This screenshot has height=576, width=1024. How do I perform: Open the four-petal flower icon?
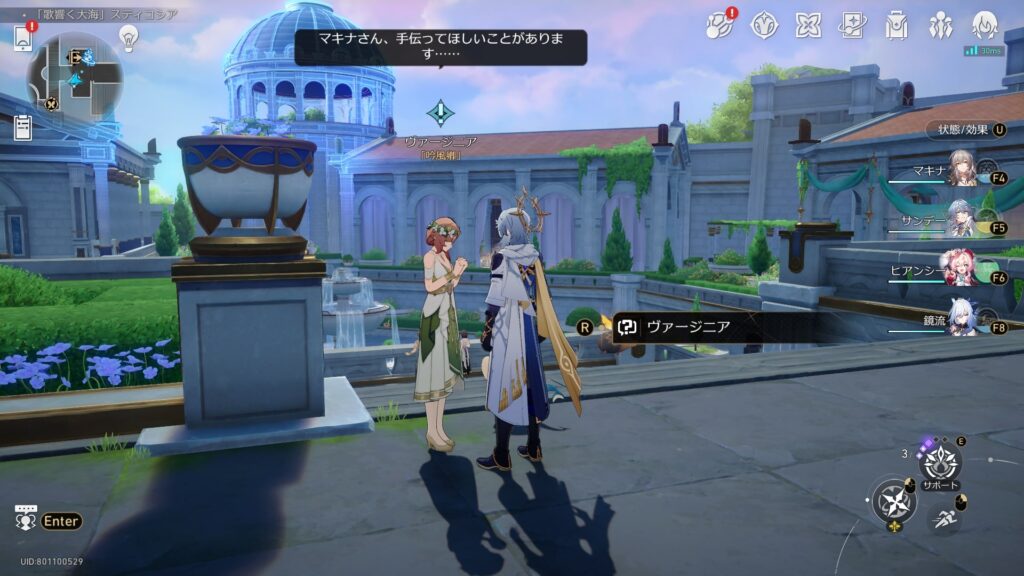(x=808, y=25)
